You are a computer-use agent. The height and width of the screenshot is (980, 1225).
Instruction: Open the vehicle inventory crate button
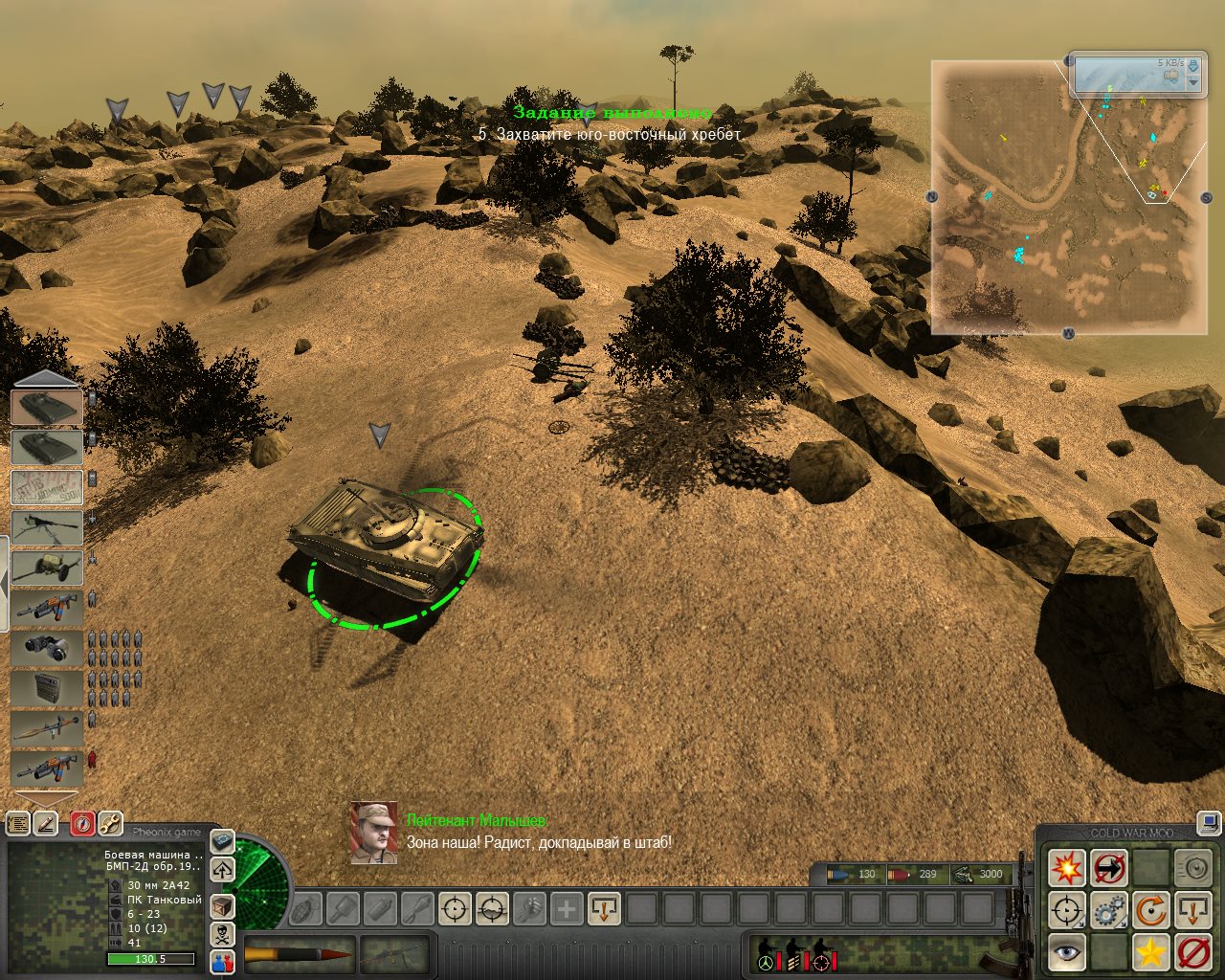point(222,905)
